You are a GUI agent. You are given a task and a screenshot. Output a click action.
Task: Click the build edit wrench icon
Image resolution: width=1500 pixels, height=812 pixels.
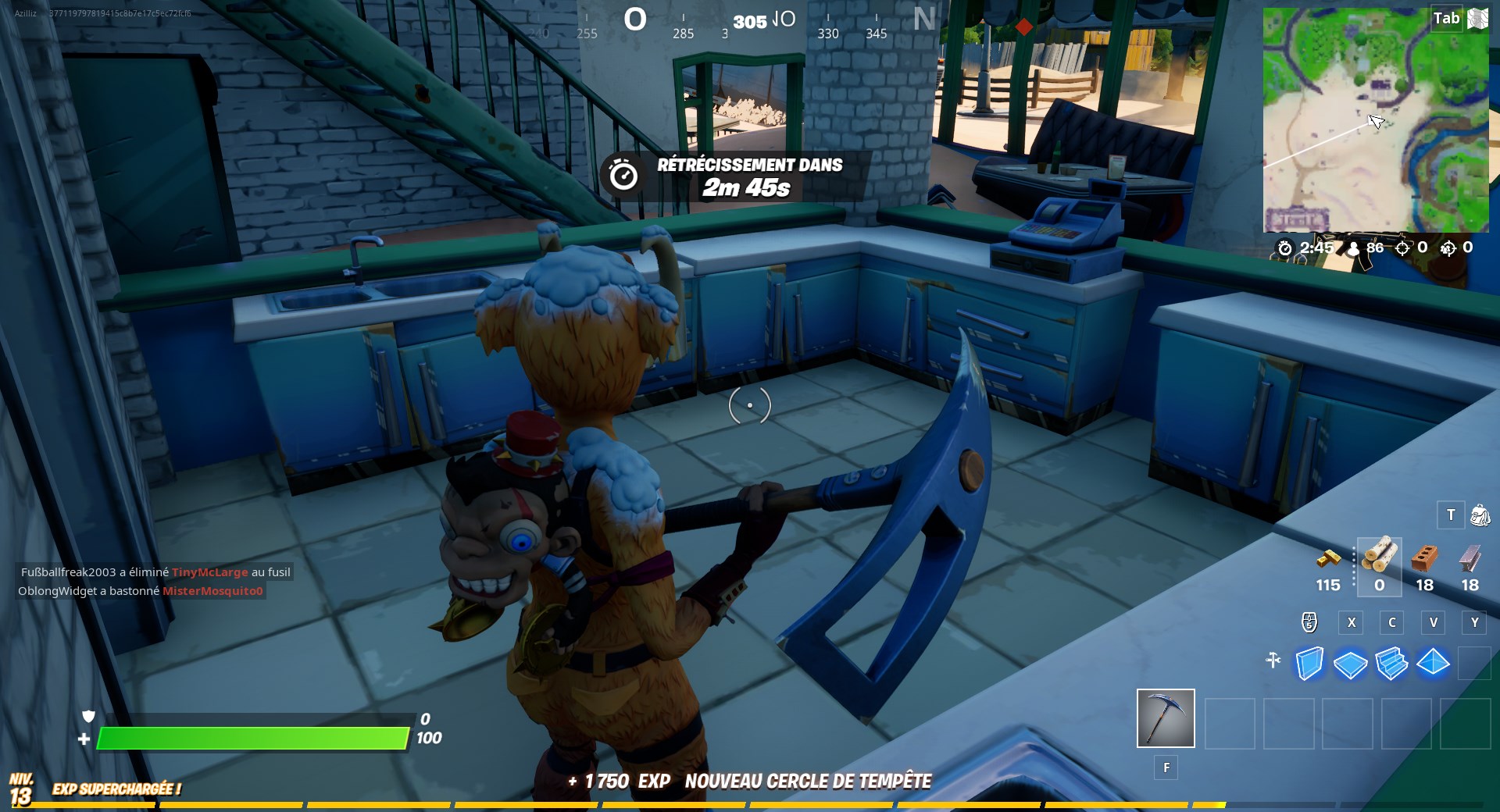1274,661
